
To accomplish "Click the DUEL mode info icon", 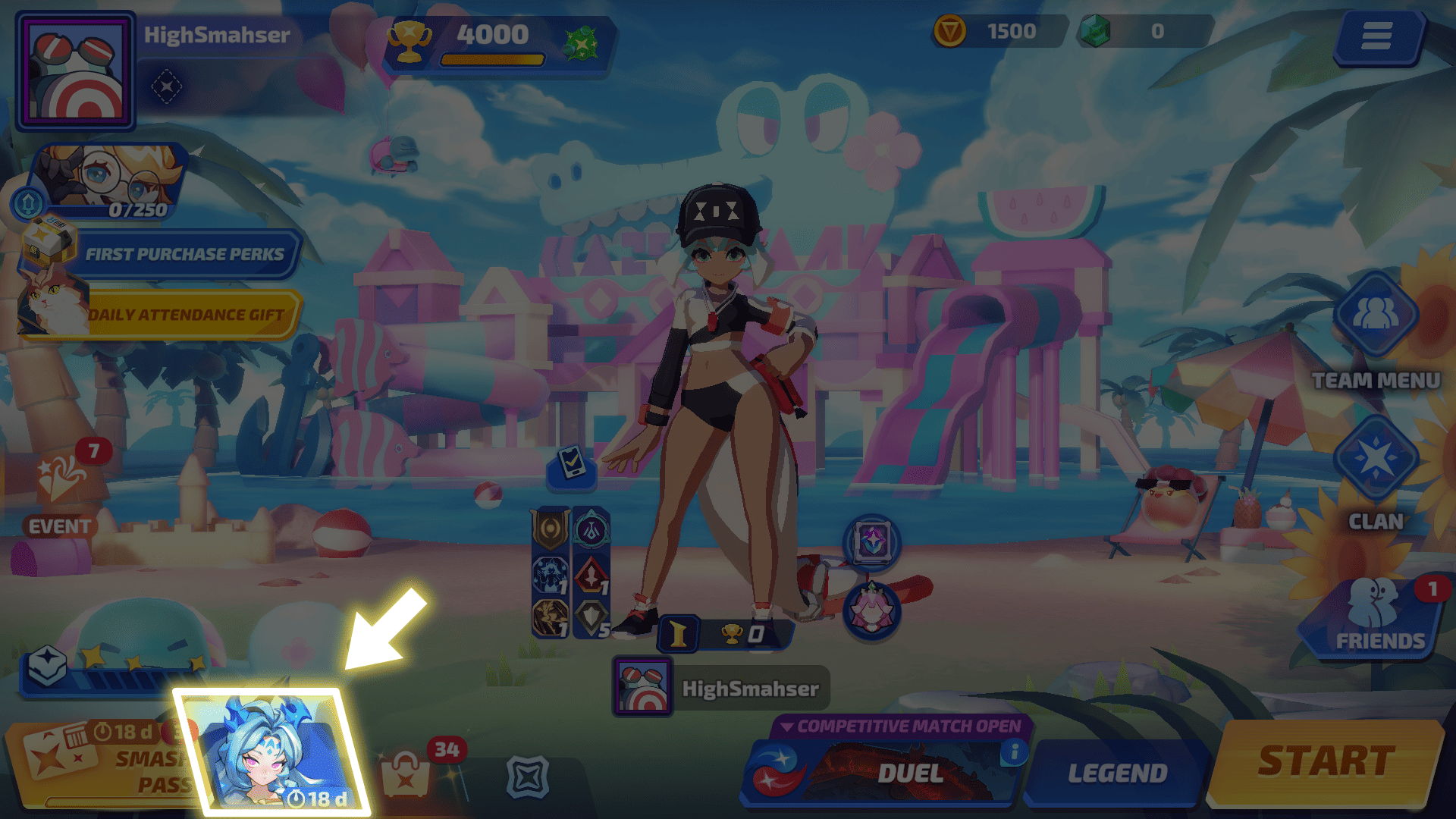I will coord(1013,752).
